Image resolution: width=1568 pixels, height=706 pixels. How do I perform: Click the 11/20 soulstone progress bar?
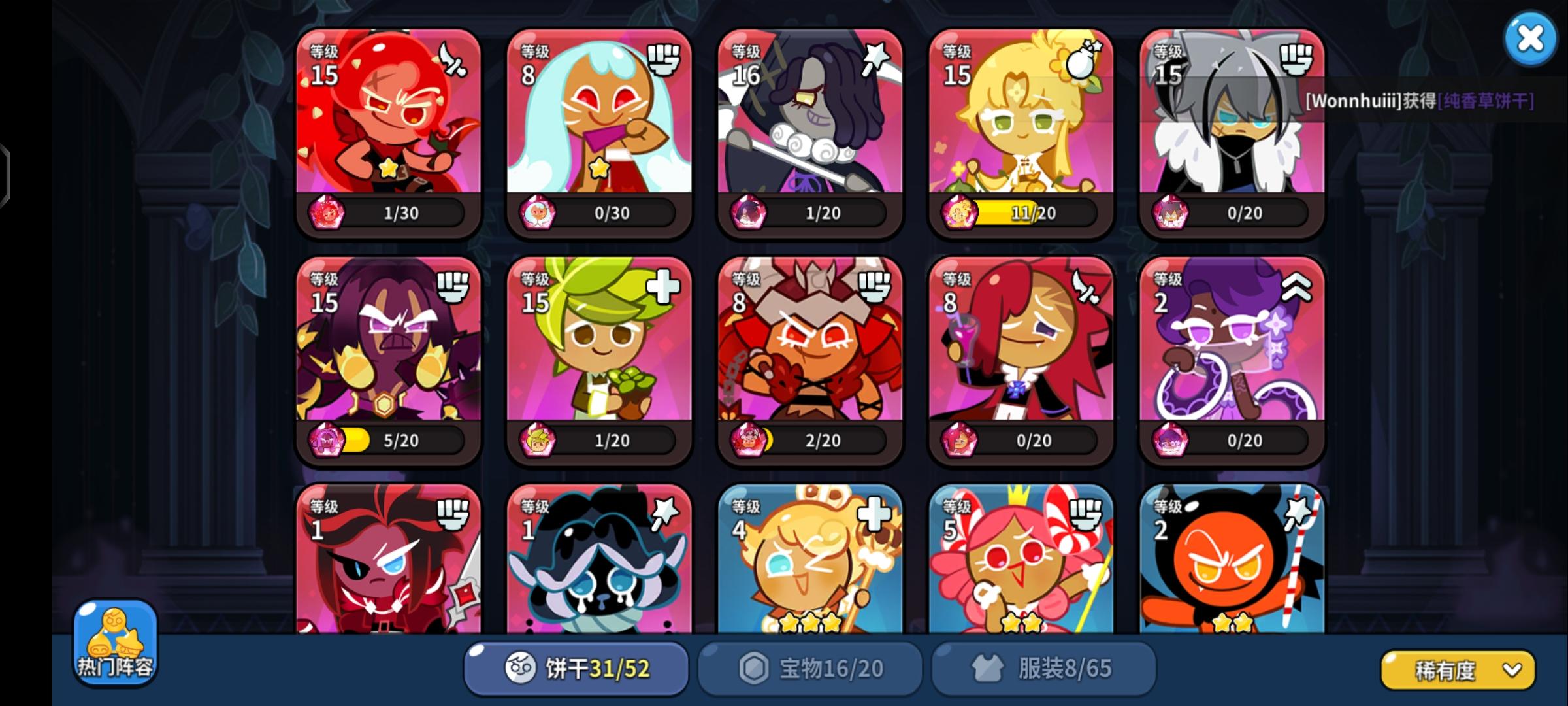tap(1031, 211)
